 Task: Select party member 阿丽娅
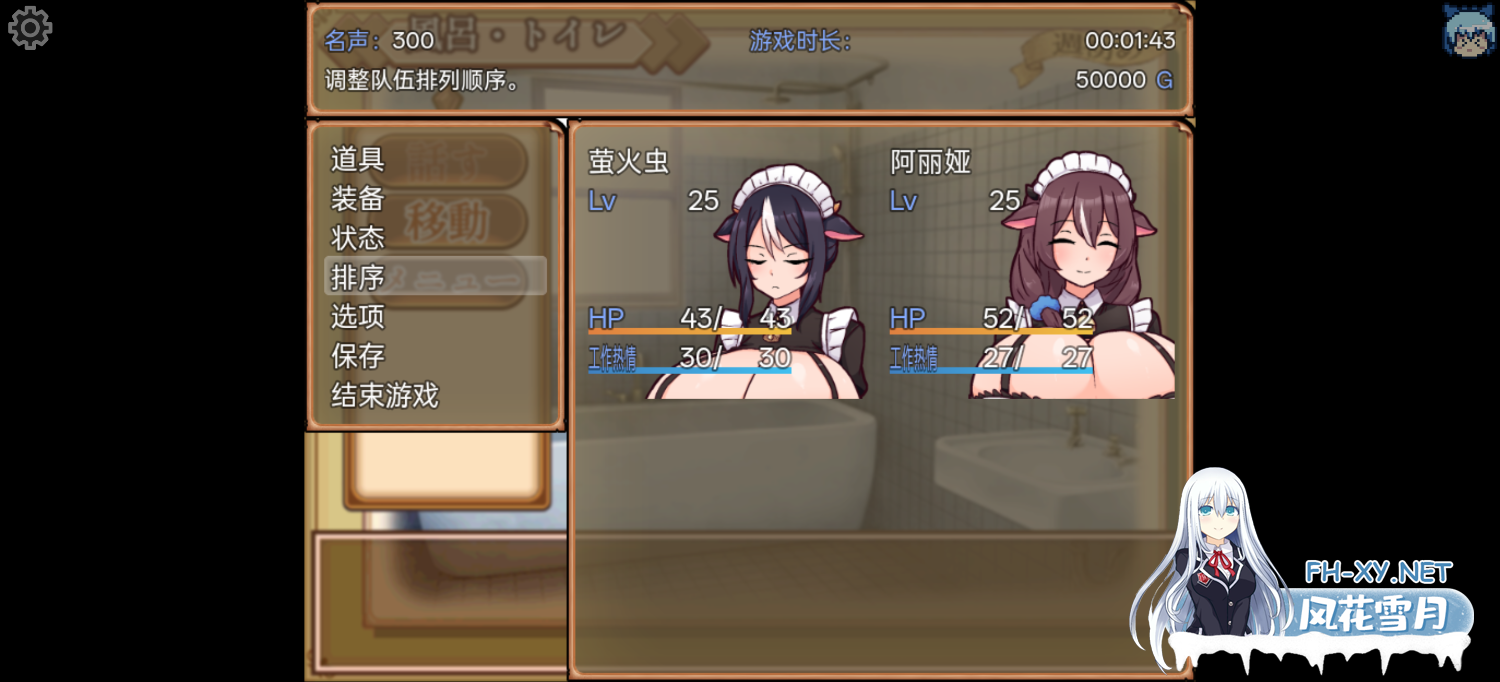[x=1030, y=270]
